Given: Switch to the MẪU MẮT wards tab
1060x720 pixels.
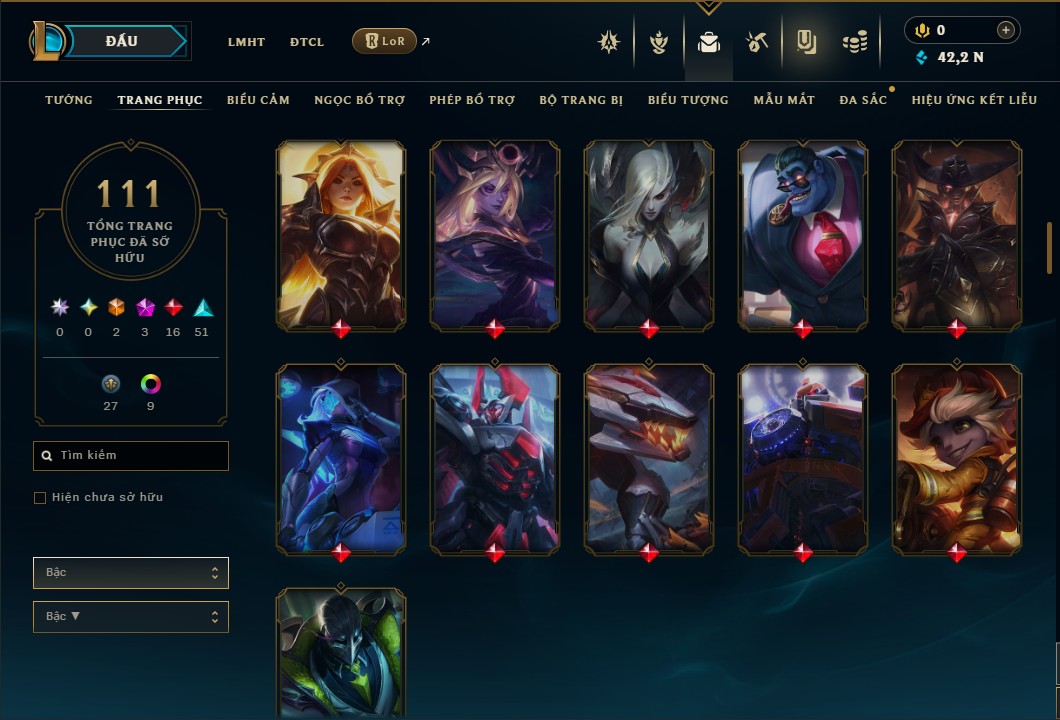Looking at the screenshot, I should click(x=784, y=100).
